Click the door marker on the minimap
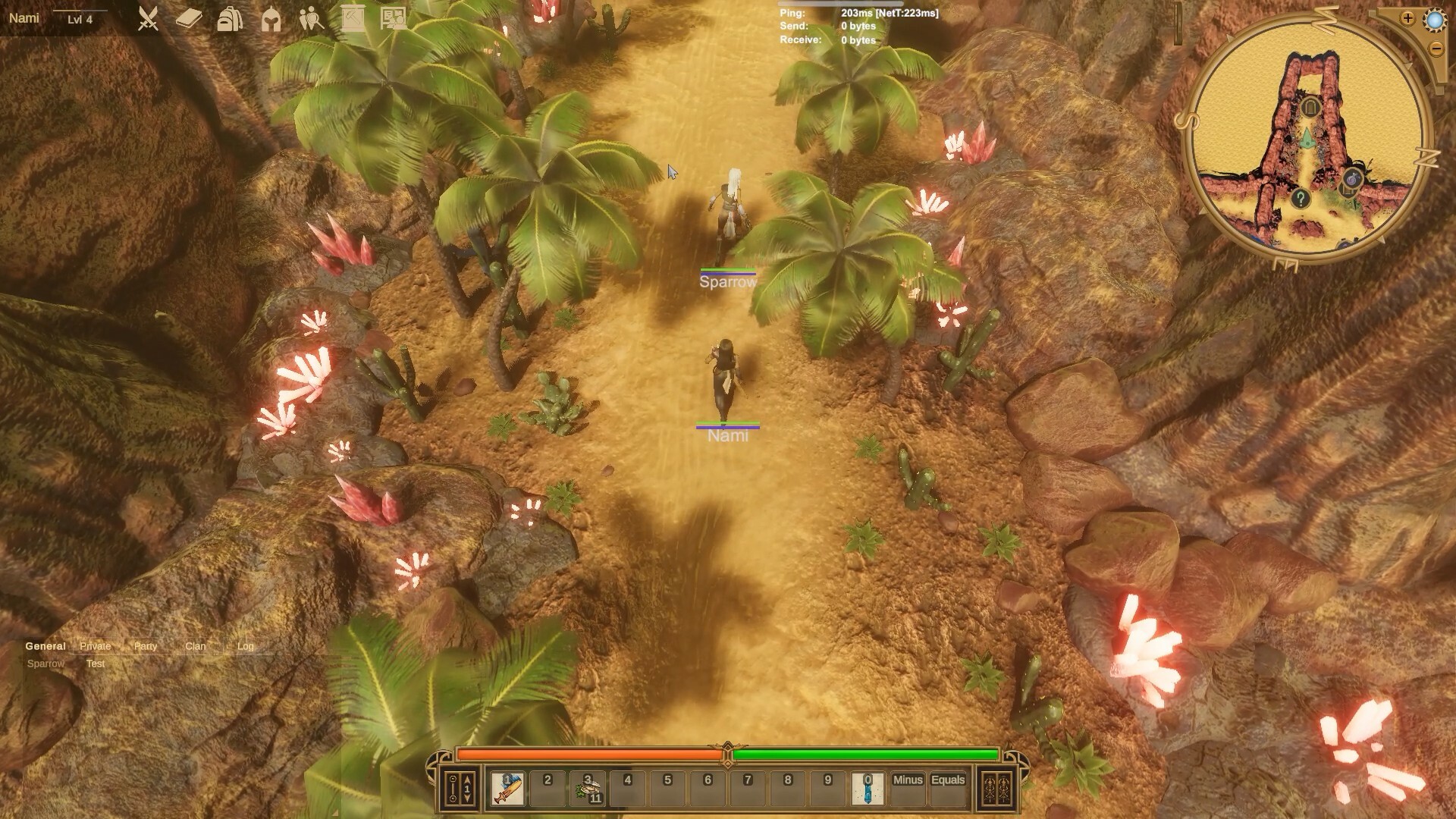This screenshot has height=819, width=1456. click(x=1311, y=108)
